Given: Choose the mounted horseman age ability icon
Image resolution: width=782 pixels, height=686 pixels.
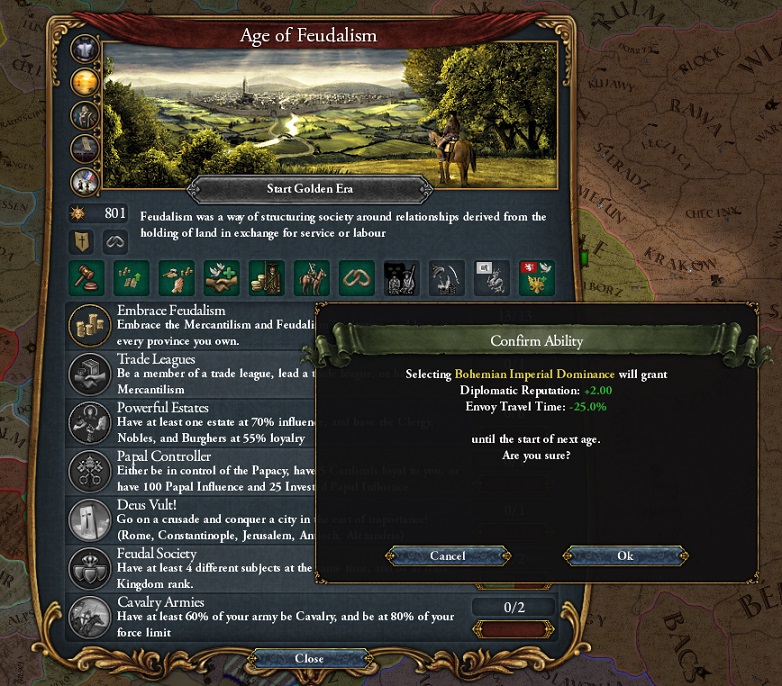Looking at the screenshot, I should [x=312, y=278].
